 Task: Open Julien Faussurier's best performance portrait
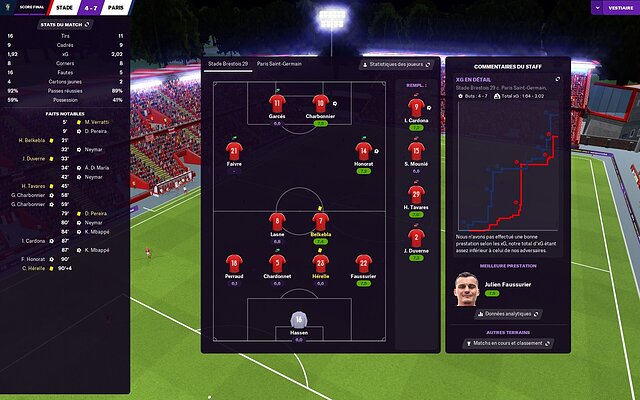(x=465, y=290)
